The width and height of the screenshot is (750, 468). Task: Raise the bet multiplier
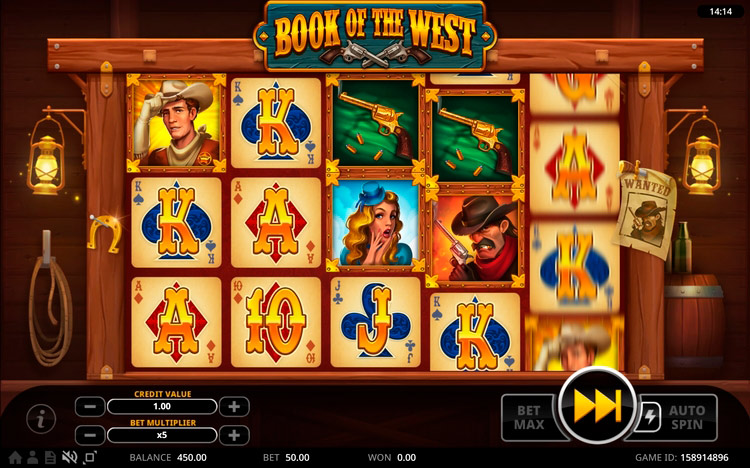pos(233,435)
